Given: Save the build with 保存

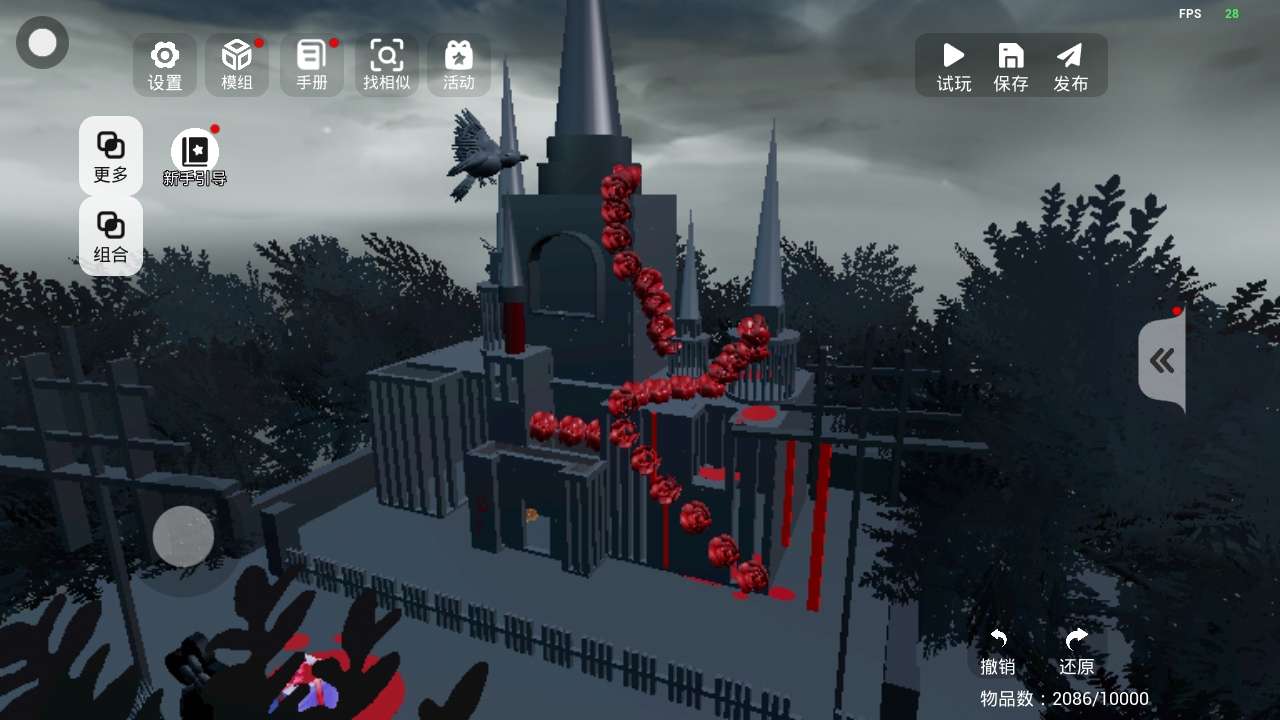Looking at the screenshot, I should [1011, 66].
